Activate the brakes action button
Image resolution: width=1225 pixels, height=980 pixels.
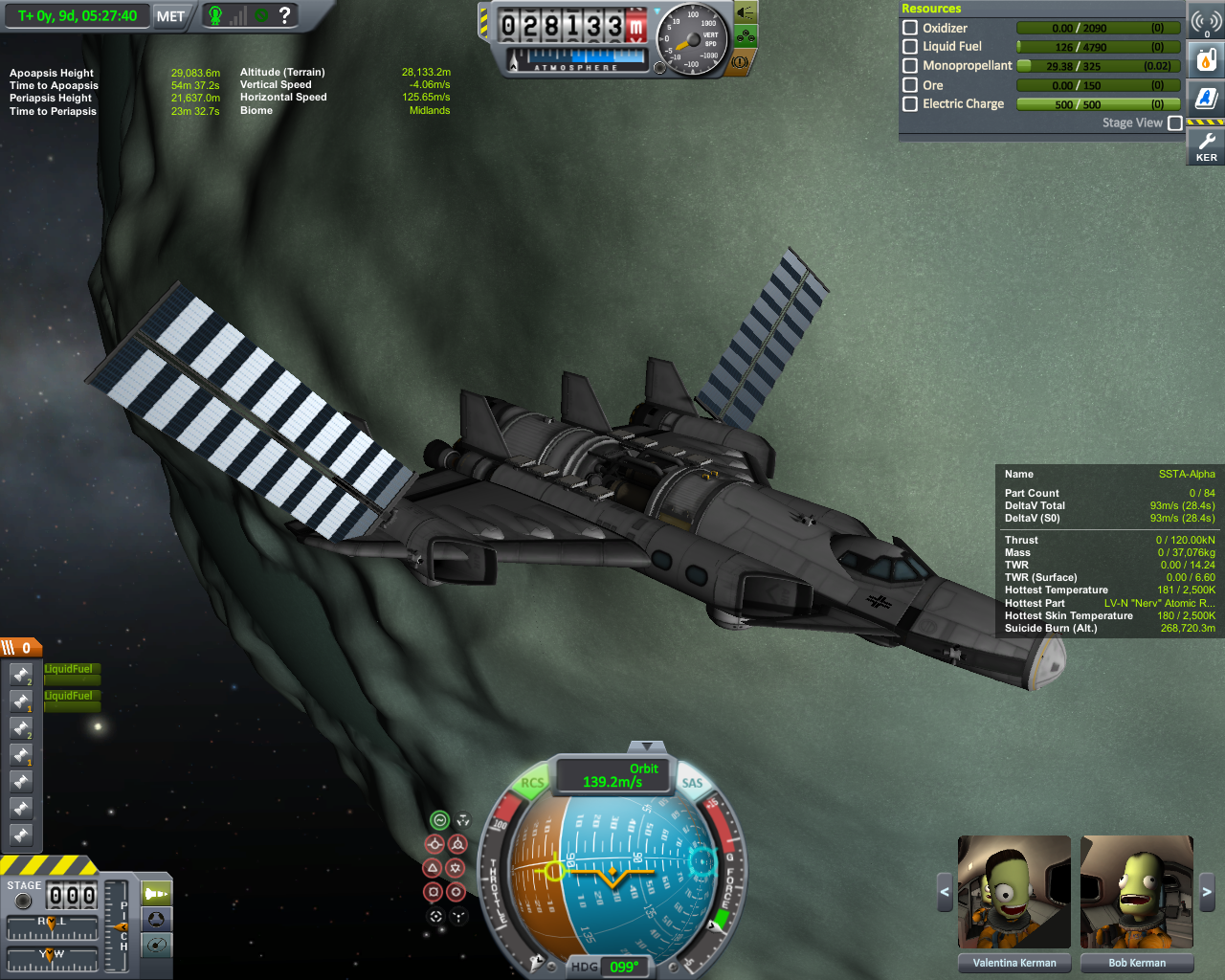click(x=740, y=61)
